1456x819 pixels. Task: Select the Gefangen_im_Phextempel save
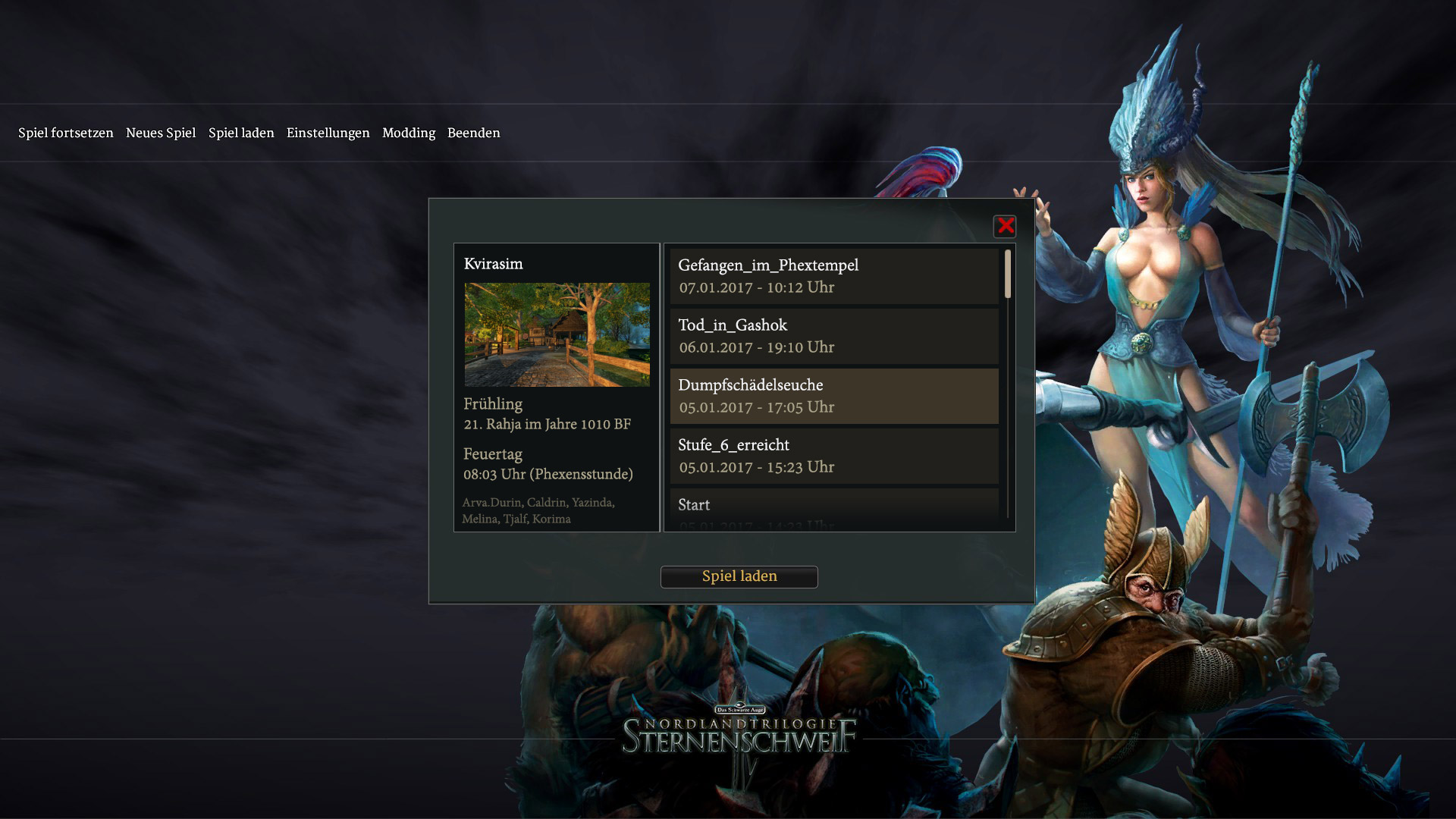(x=834, y=276)
